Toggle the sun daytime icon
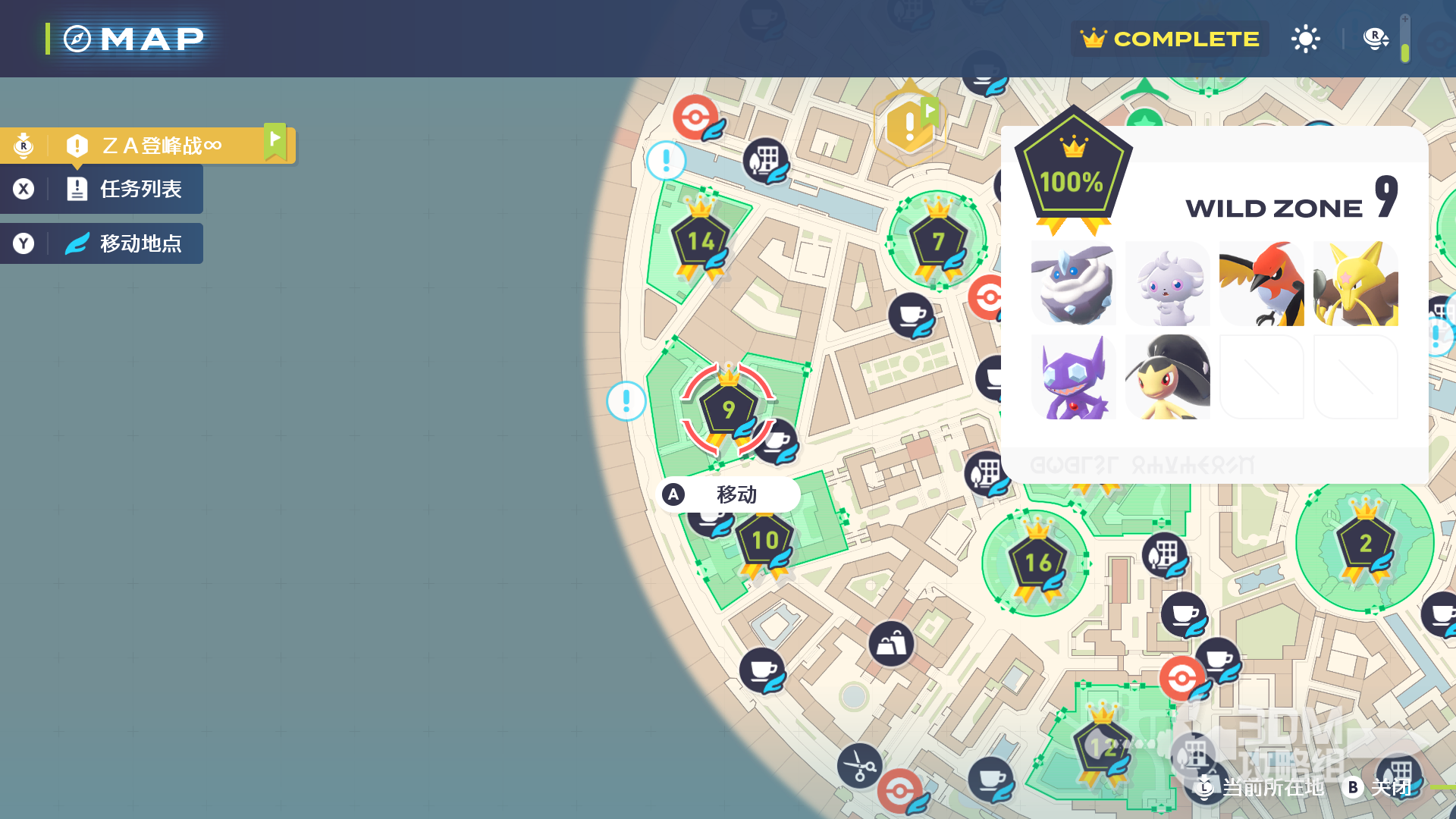The height and width of the screenshot is (819, 1456). [x=1305, y=39]
